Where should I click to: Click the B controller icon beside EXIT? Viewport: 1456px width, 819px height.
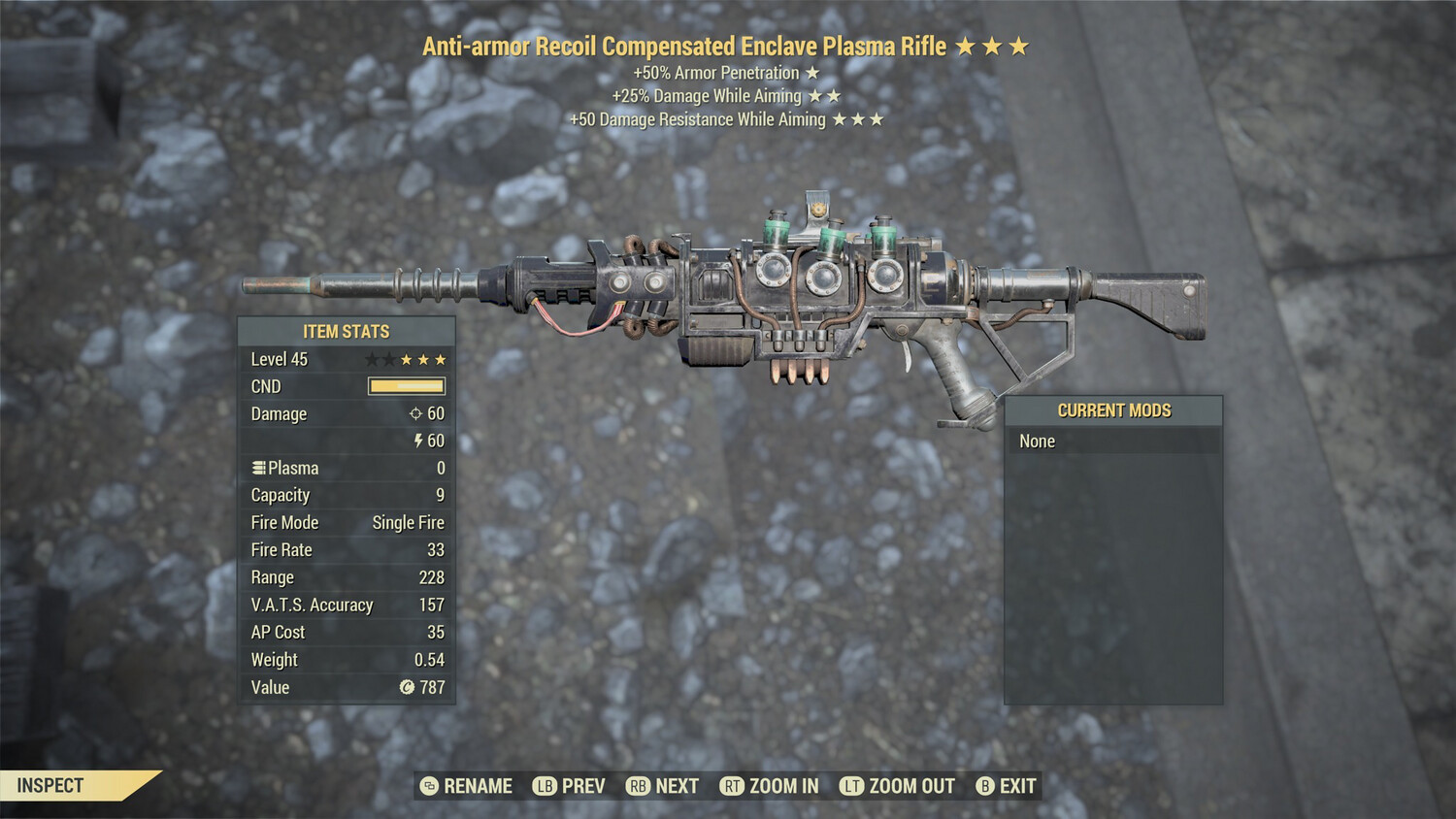(x=986, y=786)
